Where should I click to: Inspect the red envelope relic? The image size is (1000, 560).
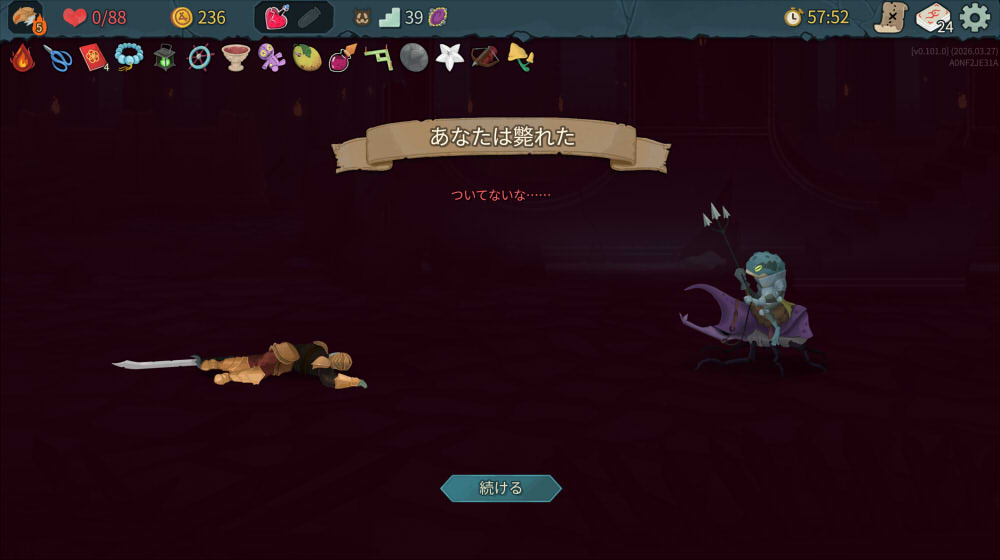(x=93, y=58)
